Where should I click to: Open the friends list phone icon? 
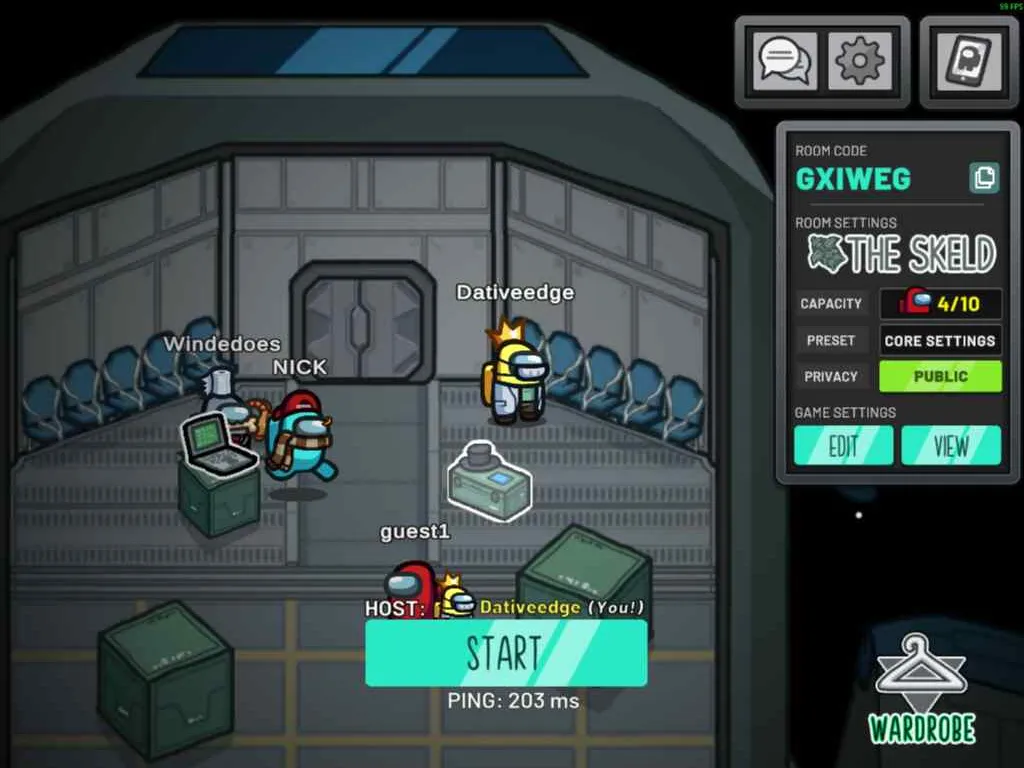pos(969,61)
